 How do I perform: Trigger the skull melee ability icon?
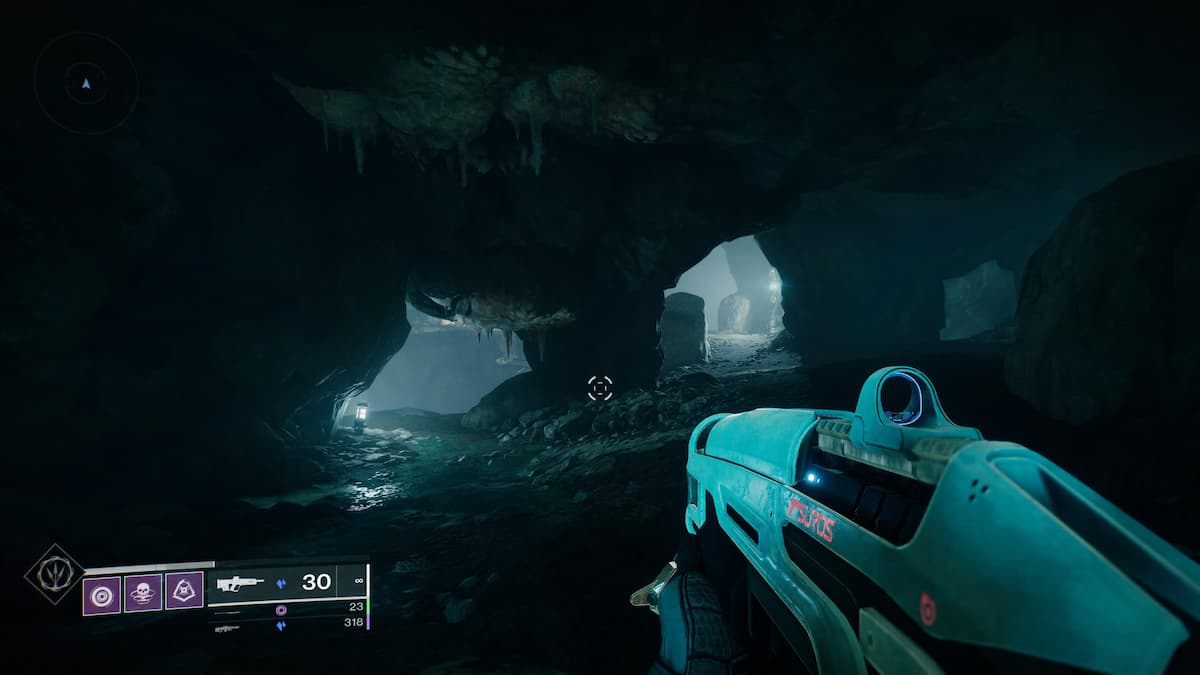pyautogui.click(x=143, y=593)
